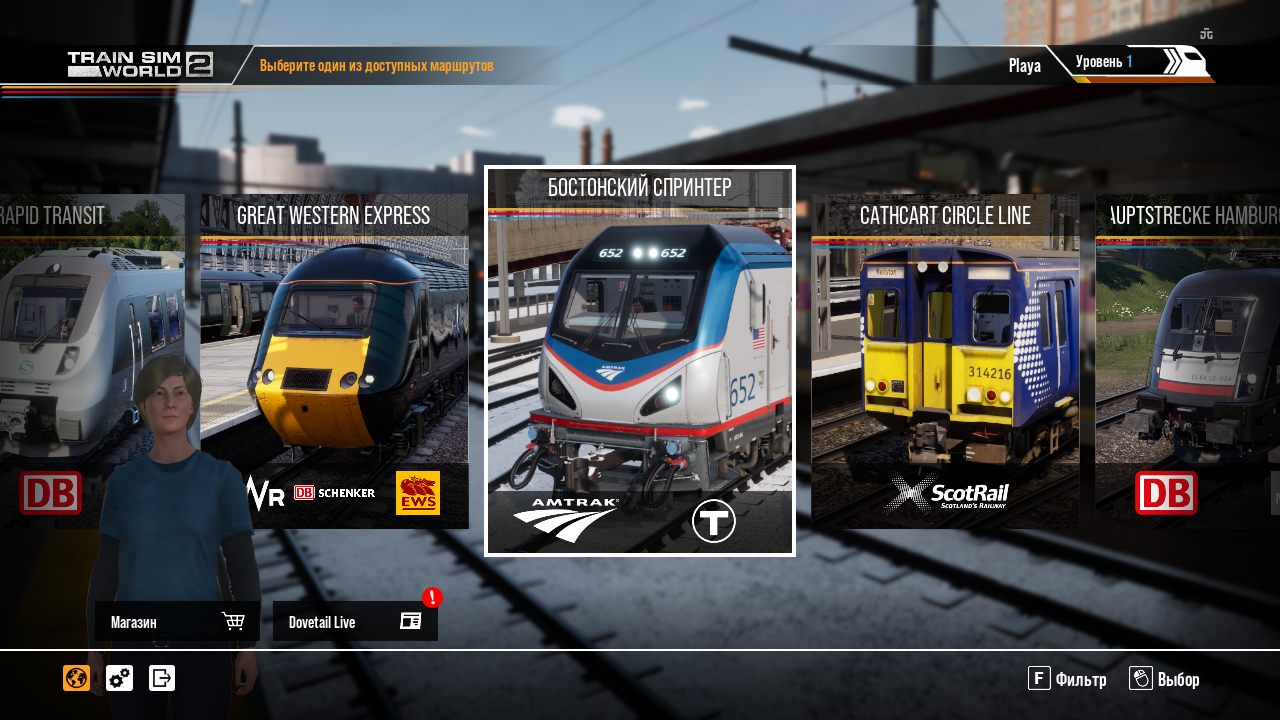Choose the Hauptstrecke Hamburg route card
This screenshot has width=1280, height=720.
pos(1188,360)
